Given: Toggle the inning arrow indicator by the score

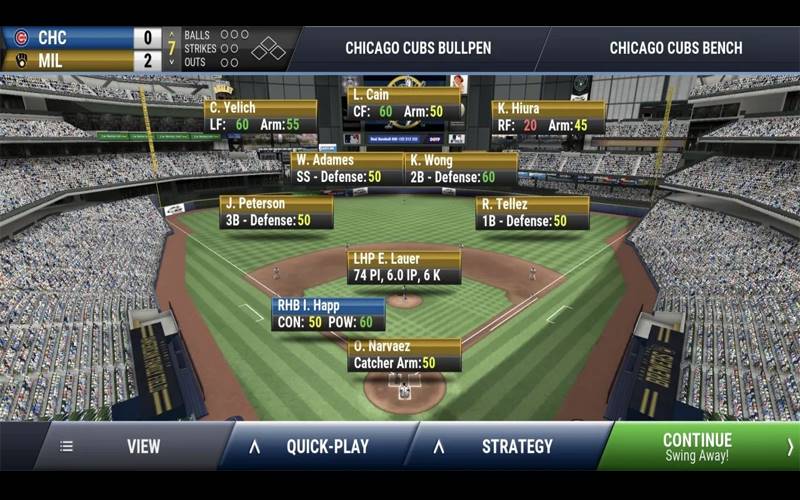Looking at the screenshot, I should (172, 48).
